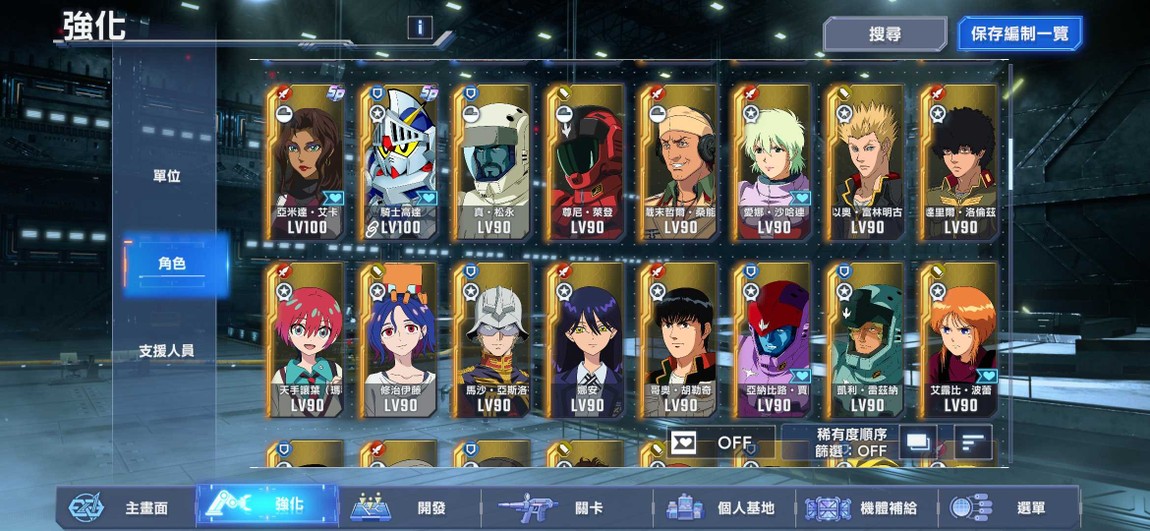Choose the 愛娜・沙哈連 green-haired character card
This screenshot has height=531, width=1150.
pos(774,162)
